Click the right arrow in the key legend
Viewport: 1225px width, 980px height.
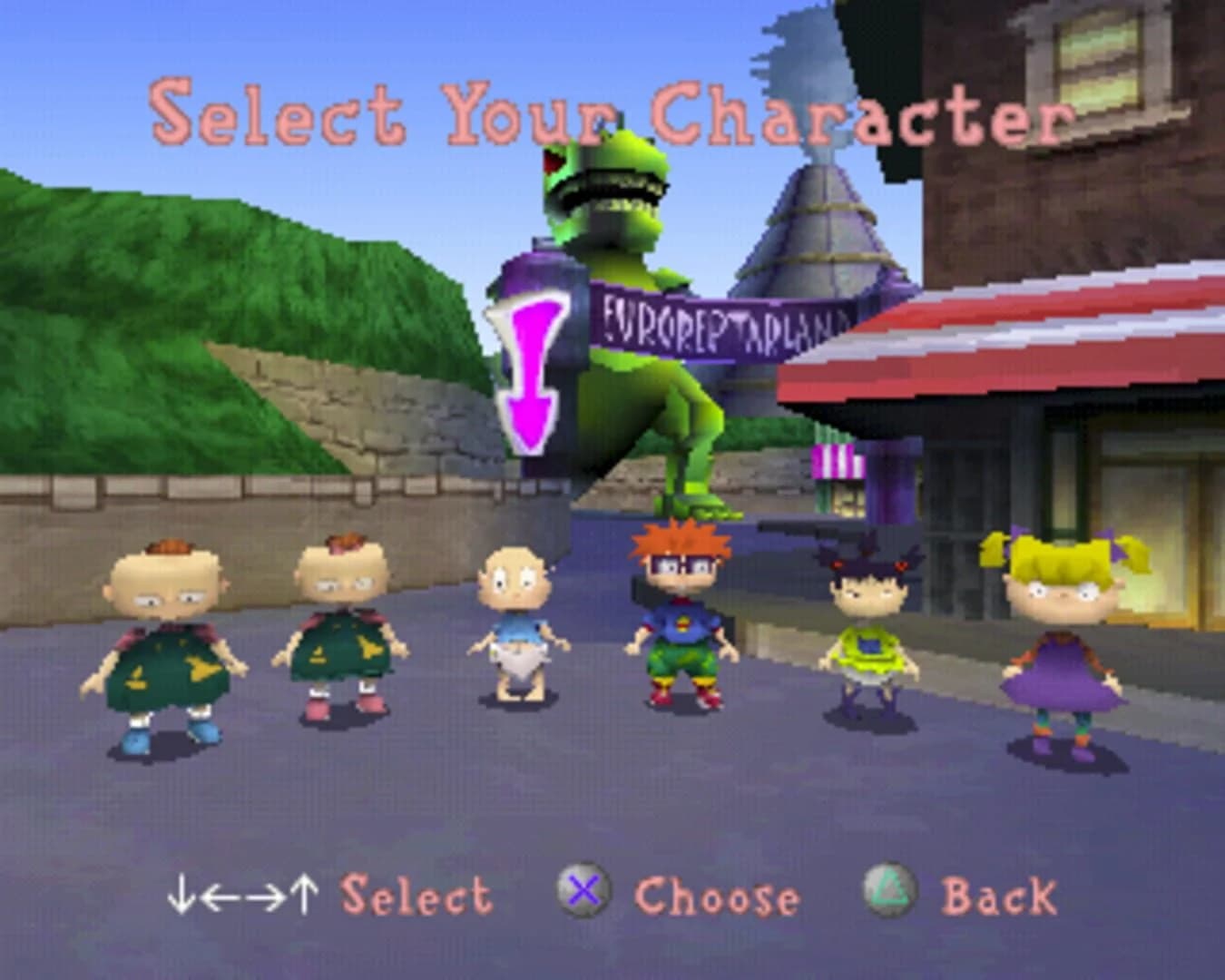[263, 897]
